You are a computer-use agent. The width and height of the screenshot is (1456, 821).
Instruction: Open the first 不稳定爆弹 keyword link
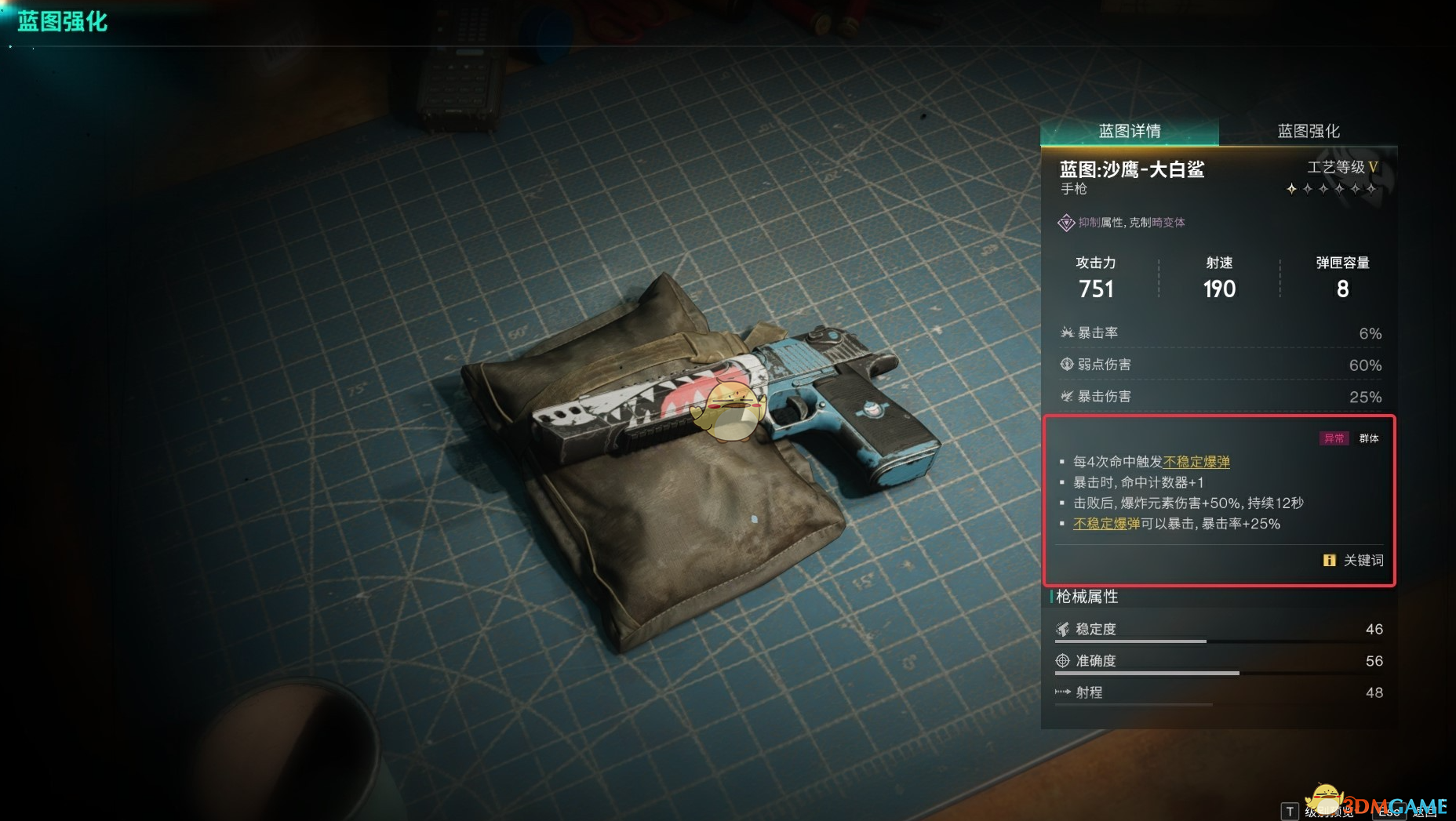(1197, 462)
